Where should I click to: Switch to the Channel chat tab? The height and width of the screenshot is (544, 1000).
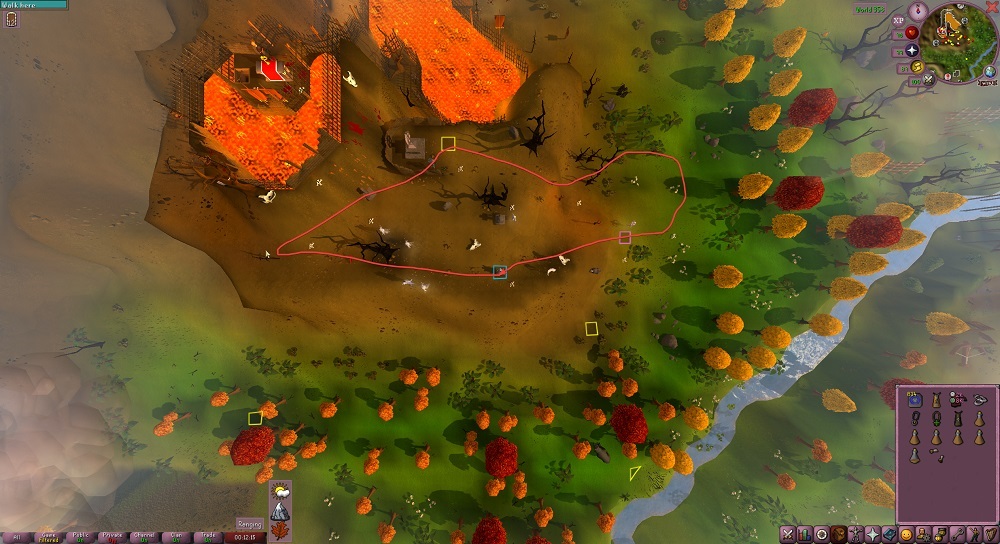[x=144, y=536]
